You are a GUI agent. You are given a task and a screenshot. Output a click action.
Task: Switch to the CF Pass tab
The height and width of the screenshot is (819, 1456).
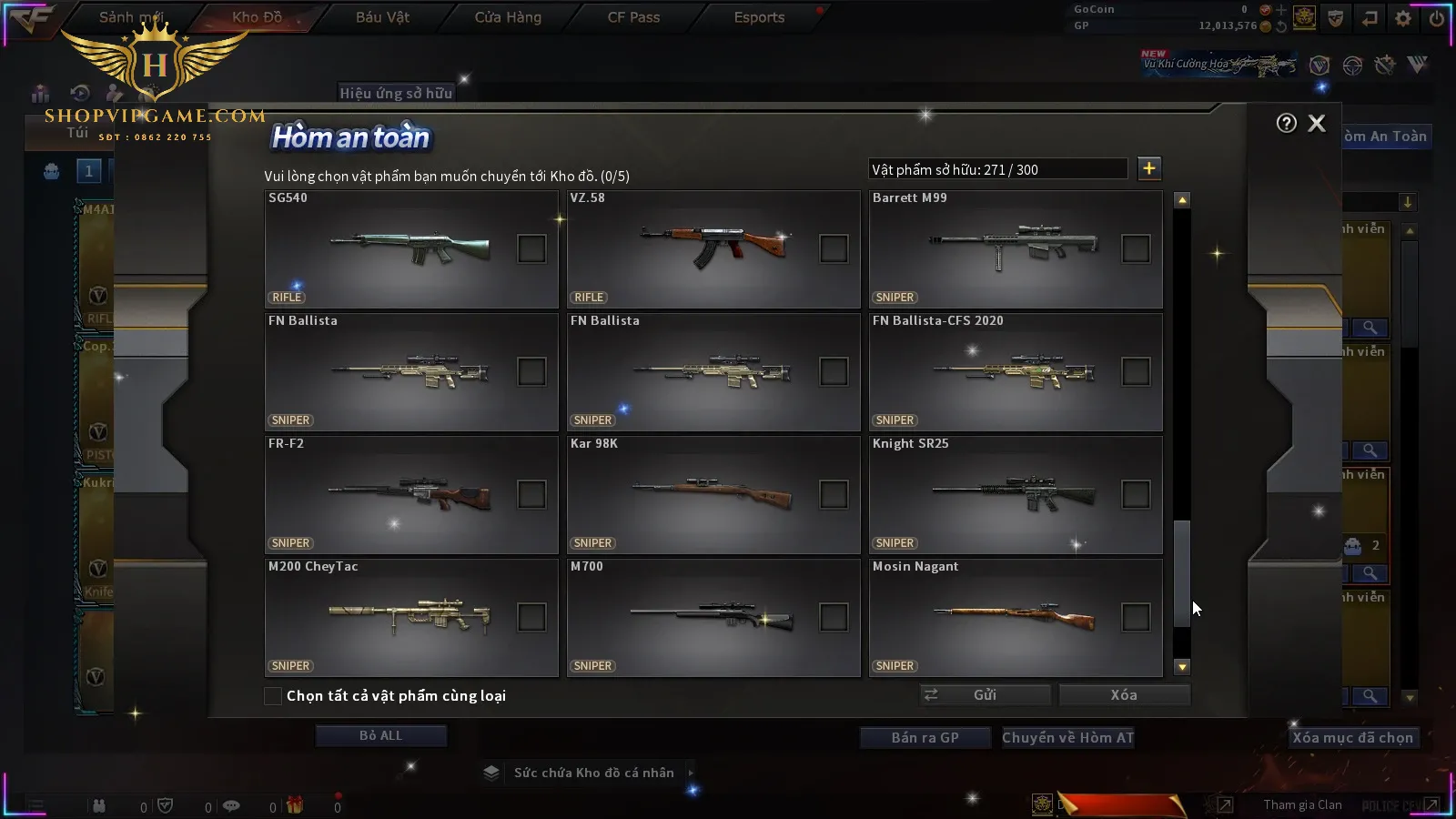[633, 17]
